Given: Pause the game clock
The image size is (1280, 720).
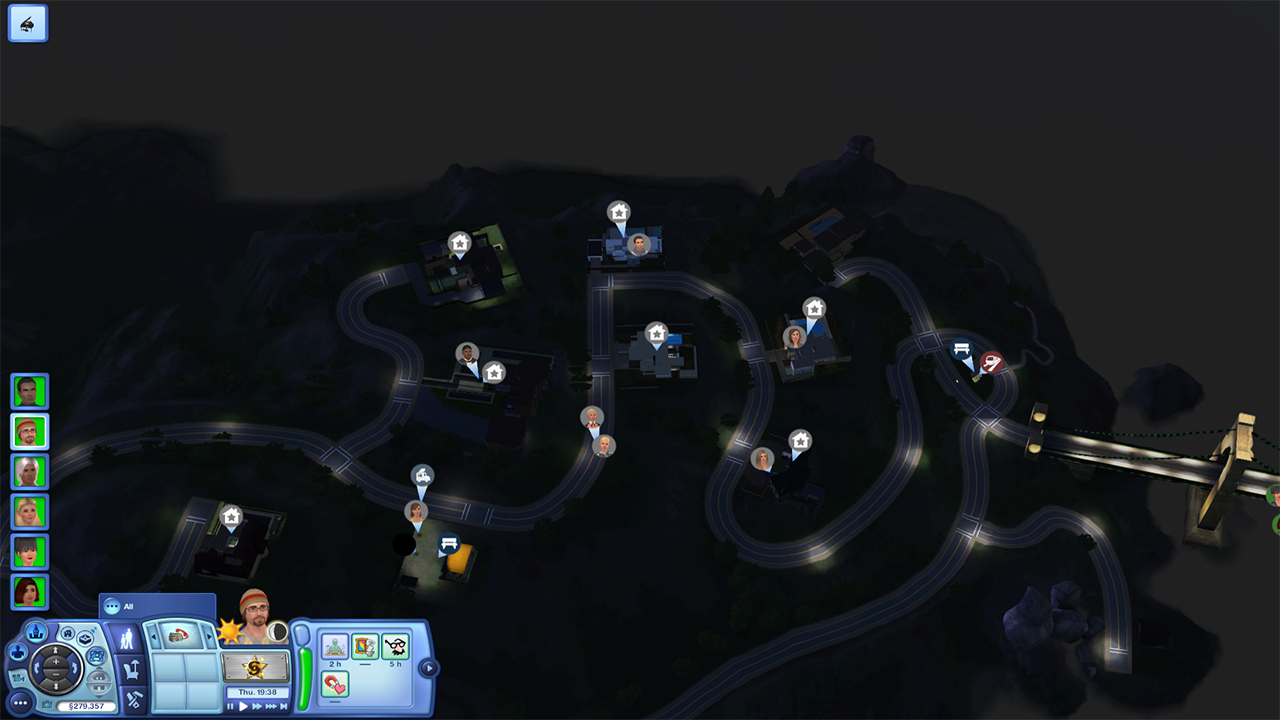Looking at the screenshot, I should (231, 706).
